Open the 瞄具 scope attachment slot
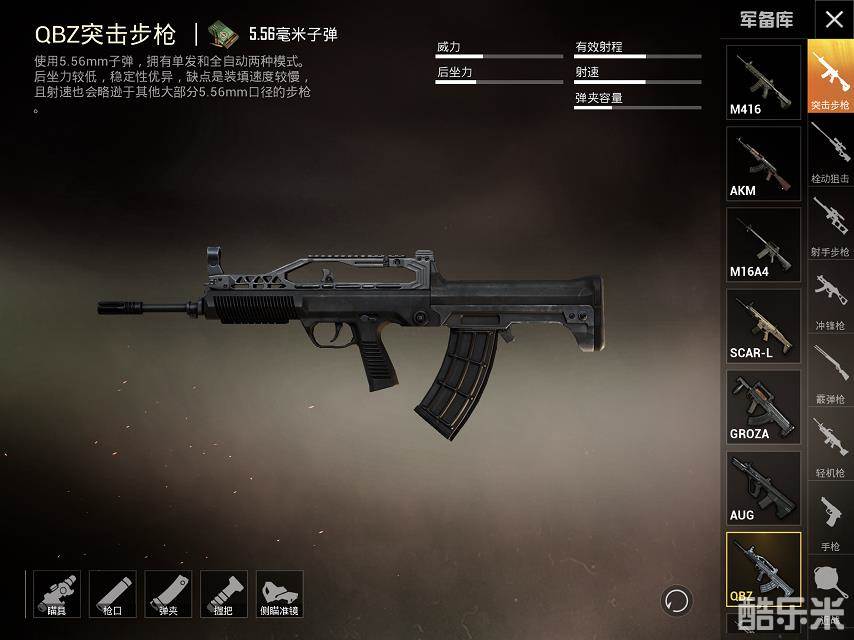The width and height of the screenshot is (854, 640). (x=57, y=594)
